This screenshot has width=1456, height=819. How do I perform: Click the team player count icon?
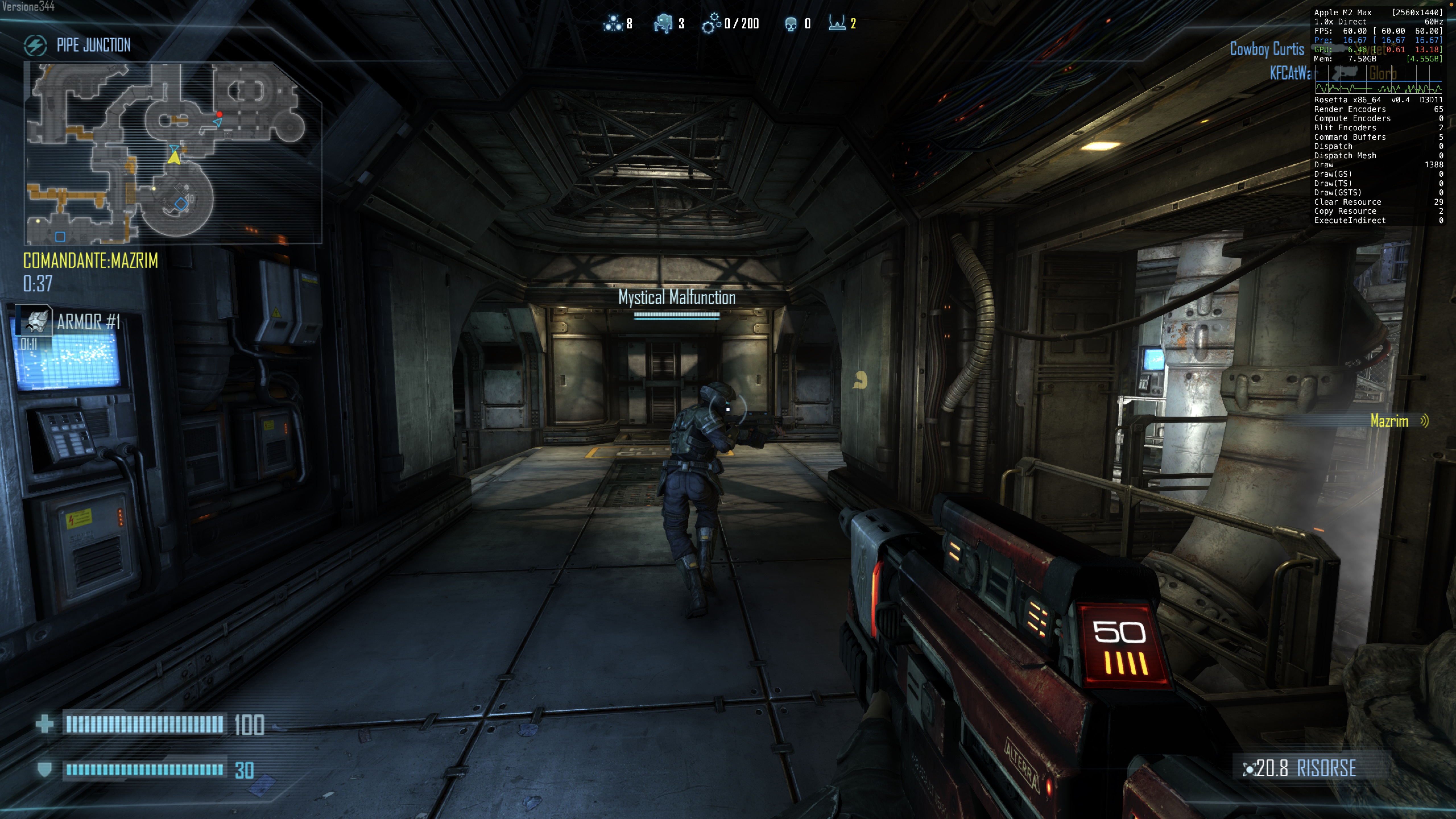[x=613, y=23]
